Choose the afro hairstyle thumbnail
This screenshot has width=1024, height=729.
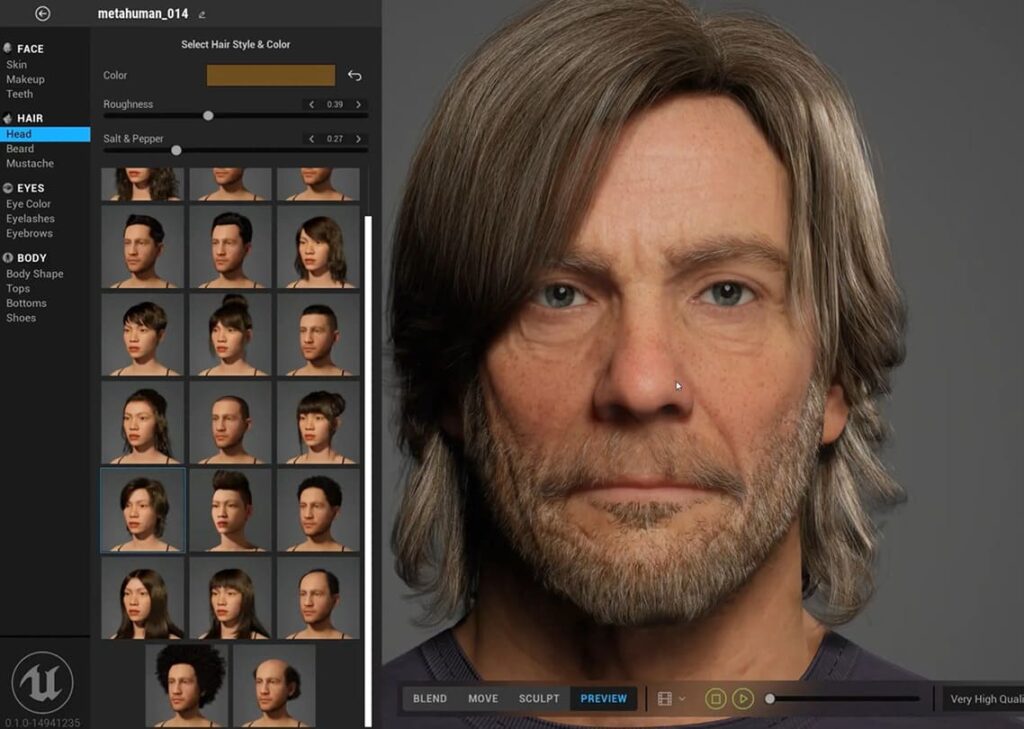(187, 685)
